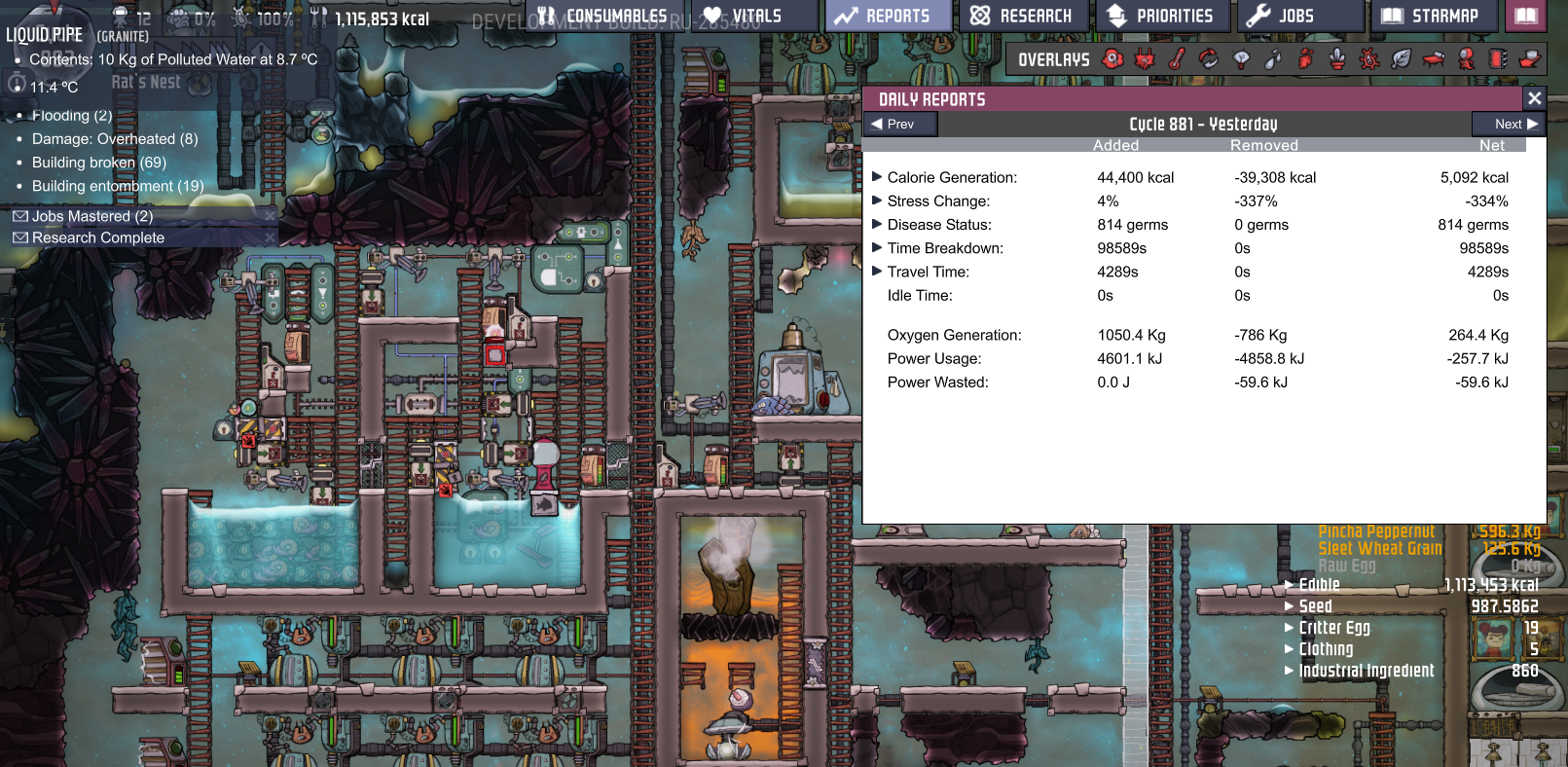Open the Temperature overlay thermometer
Image resolution: width=1568 pixels, height=767 pixels.
pyautogui.click(x=1176, y=59)
